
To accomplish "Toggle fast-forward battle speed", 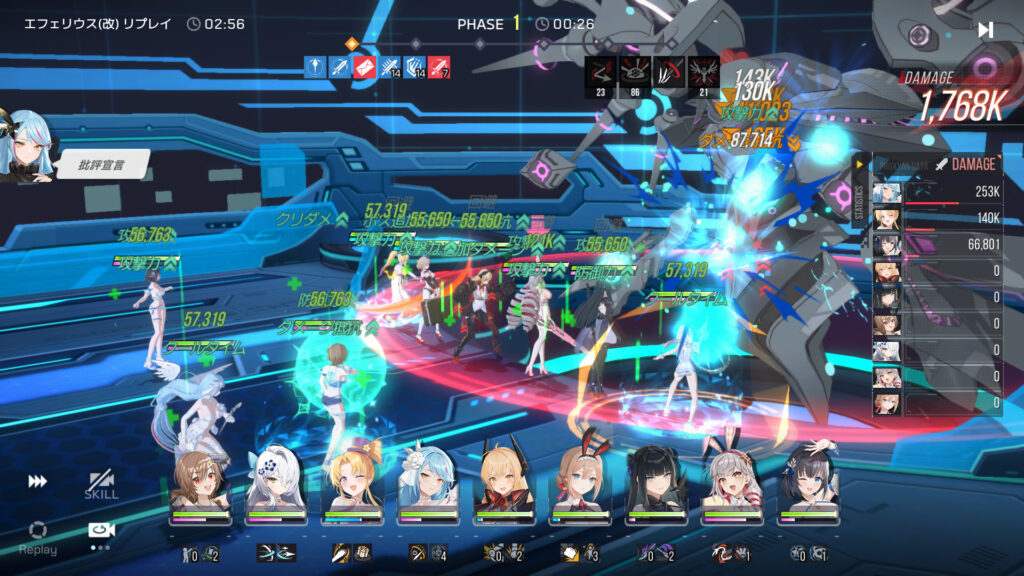I will point(37,482).
